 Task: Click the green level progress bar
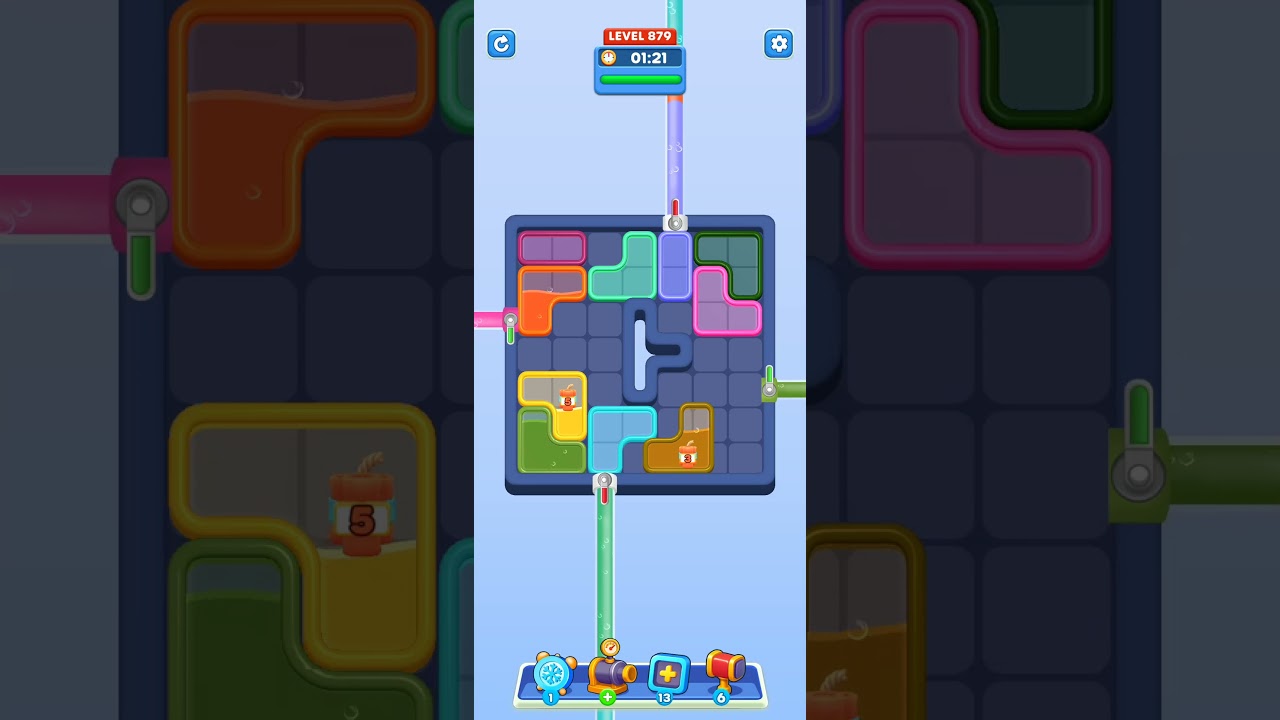click(x=639, y=78)
